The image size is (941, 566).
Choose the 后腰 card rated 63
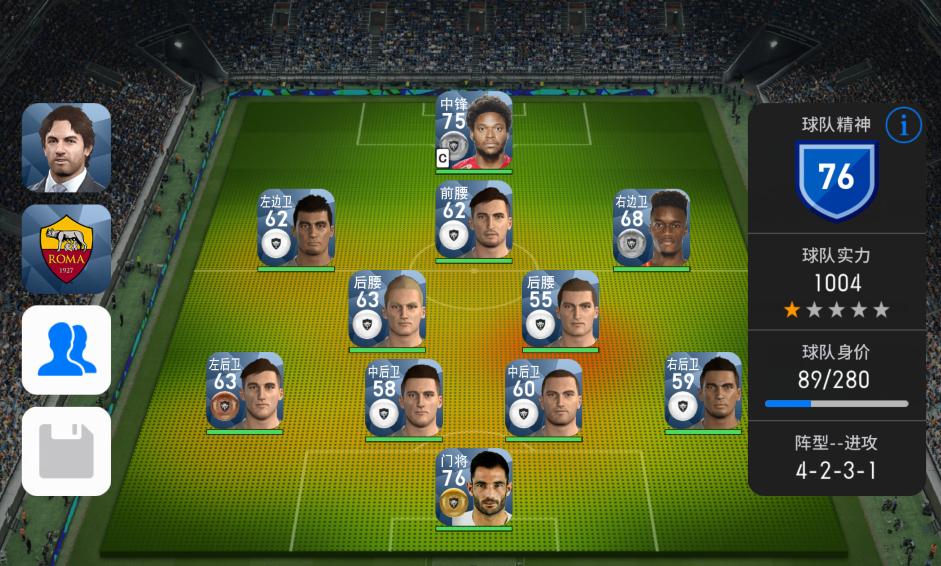tap(387, 309)
